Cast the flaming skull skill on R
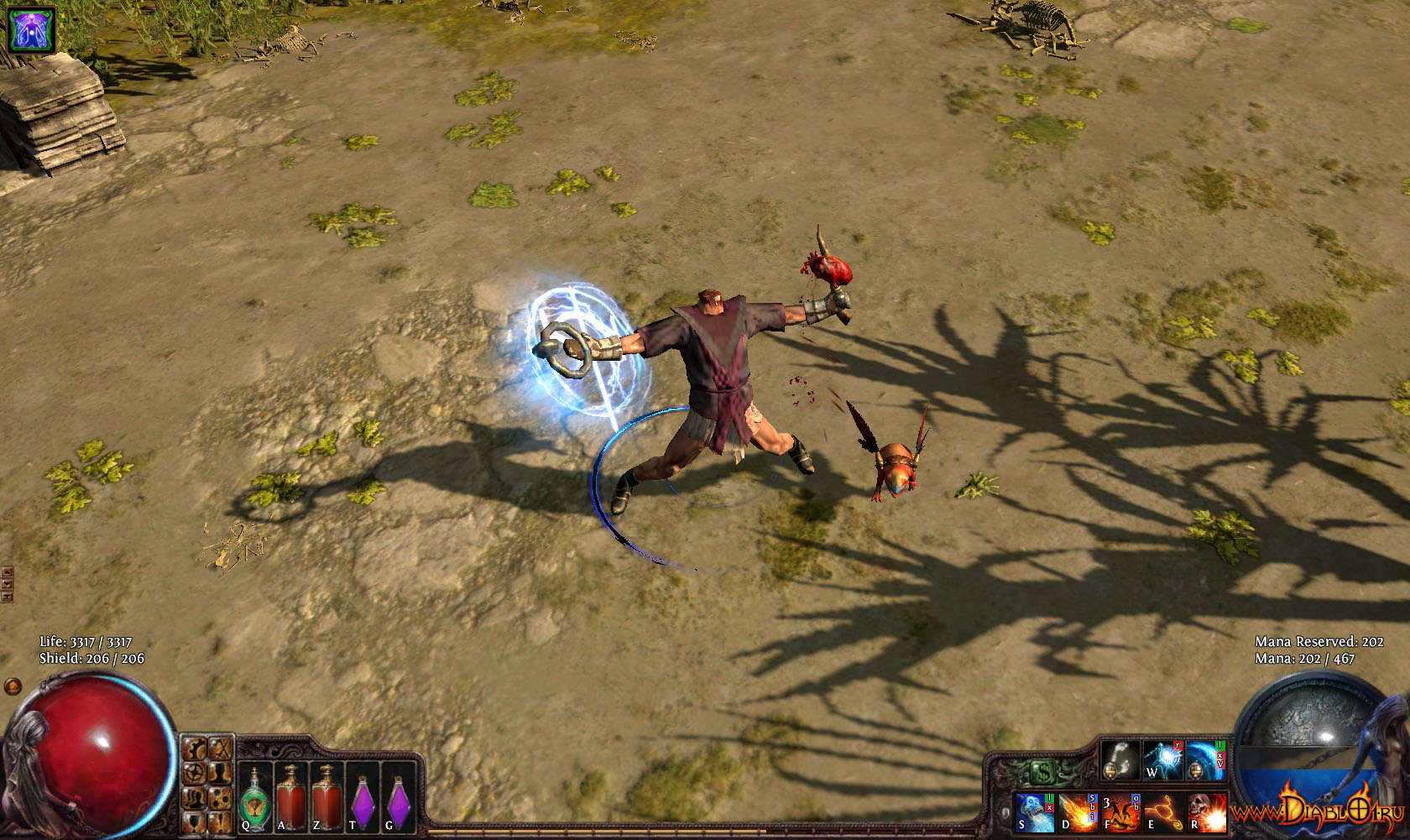The width and height of the screenshot is (1410, 840). tap(1206, 811)
